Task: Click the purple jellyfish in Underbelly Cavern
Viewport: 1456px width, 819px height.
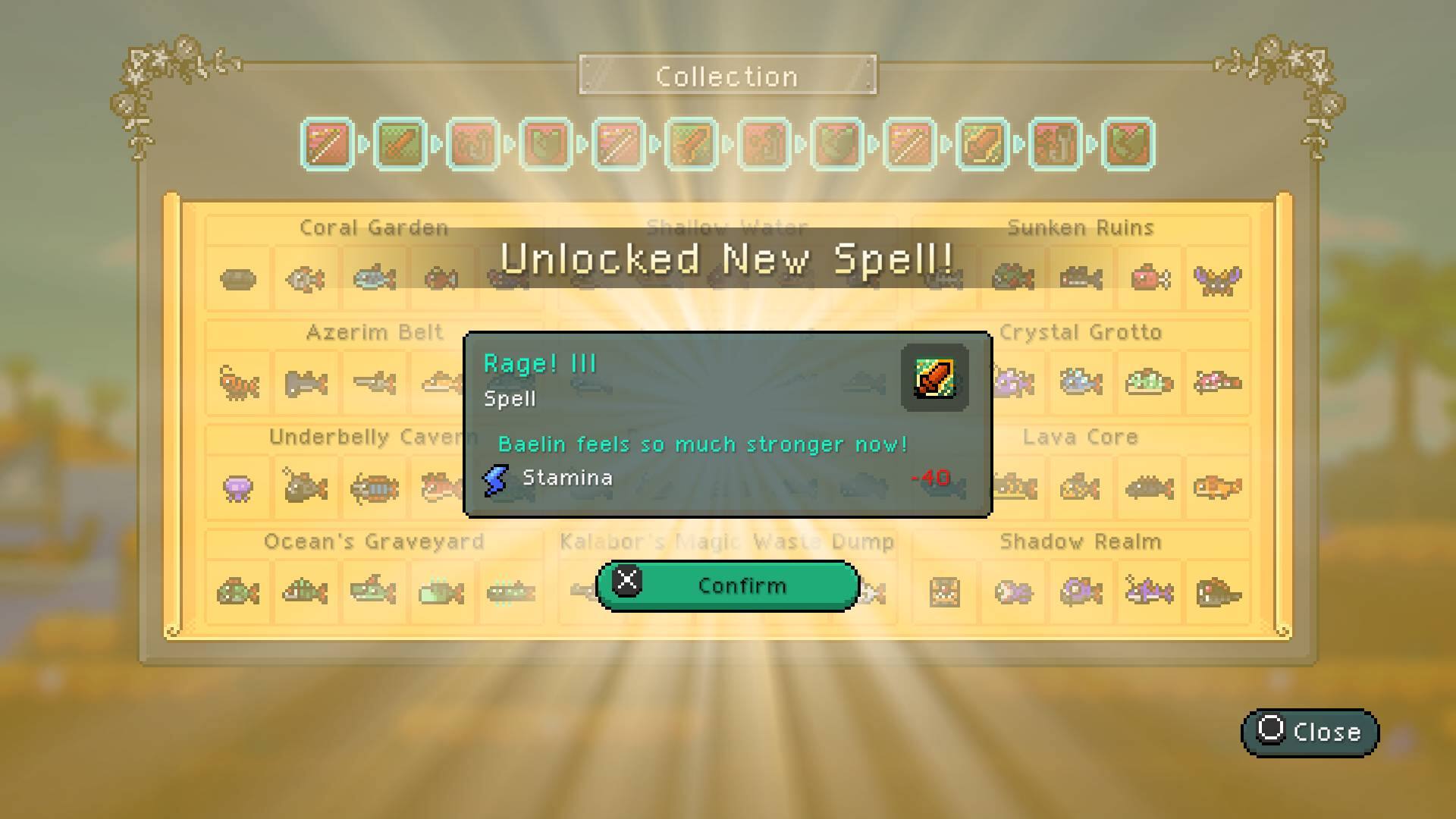Action: 239,488
